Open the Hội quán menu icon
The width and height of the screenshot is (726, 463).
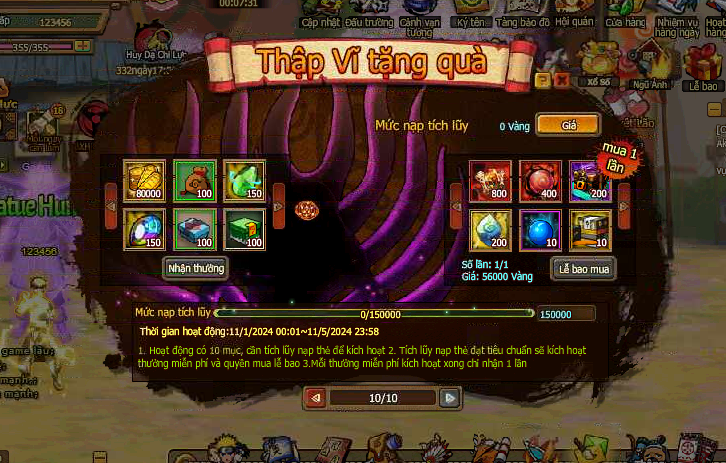coord(575,13)
